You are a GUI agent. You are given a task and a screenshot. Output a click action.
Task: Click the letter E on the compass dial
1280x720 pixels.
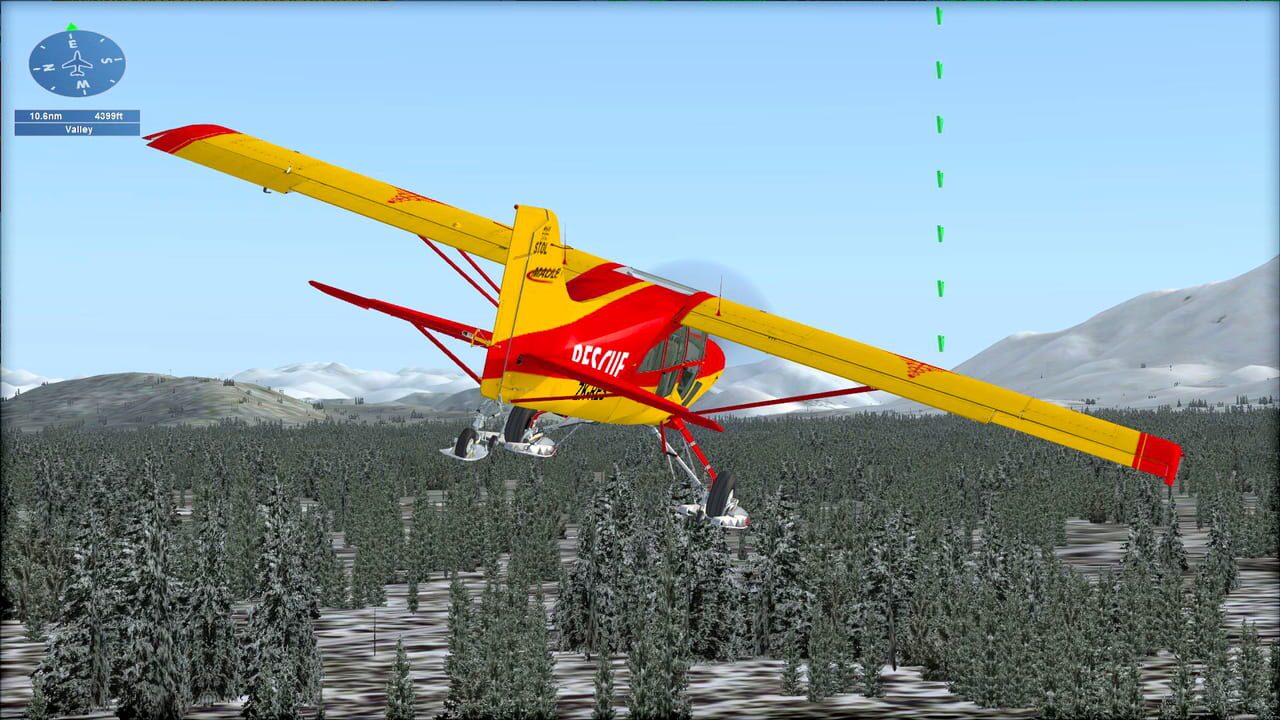tap(72, 42)
